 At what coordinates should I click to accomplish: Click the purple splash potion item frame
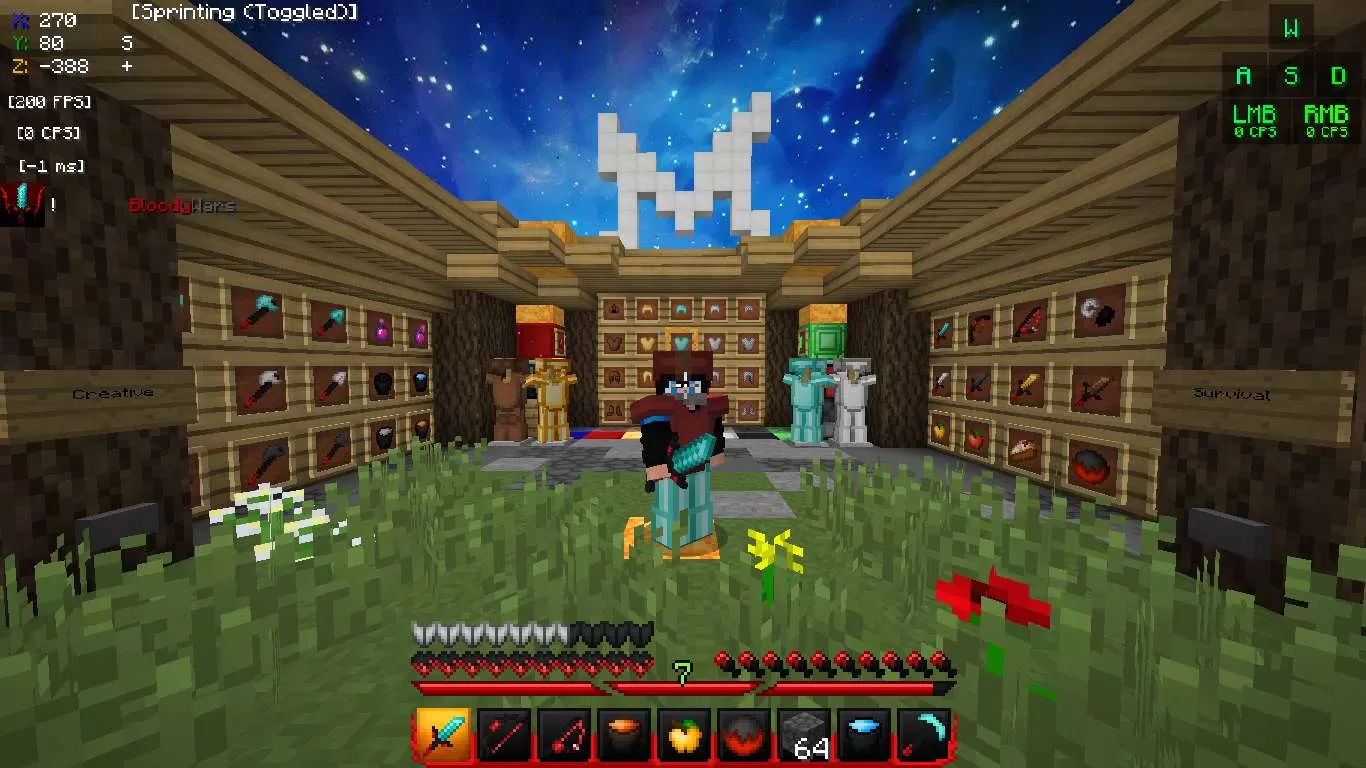[x=382, y=330]
